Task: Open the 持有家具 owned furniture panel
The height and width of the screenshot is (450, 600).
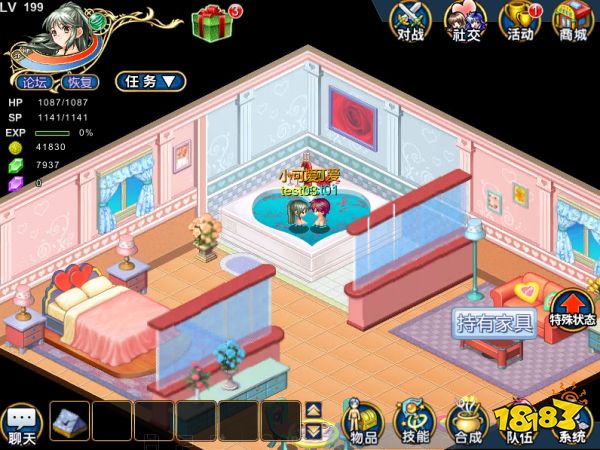Action: click(x=494, y=323)
